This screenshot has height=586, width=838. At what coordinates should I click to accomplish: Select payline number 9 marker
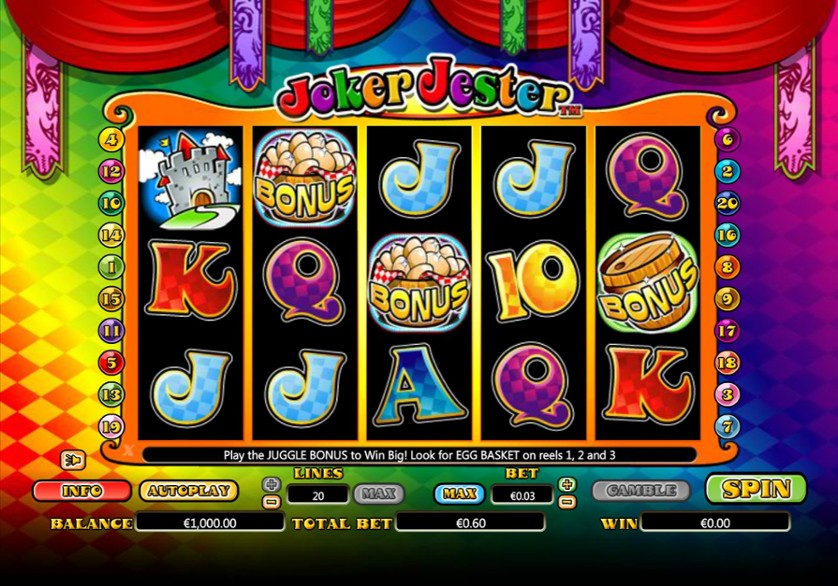pyautogui.click(x=727, y=298)
